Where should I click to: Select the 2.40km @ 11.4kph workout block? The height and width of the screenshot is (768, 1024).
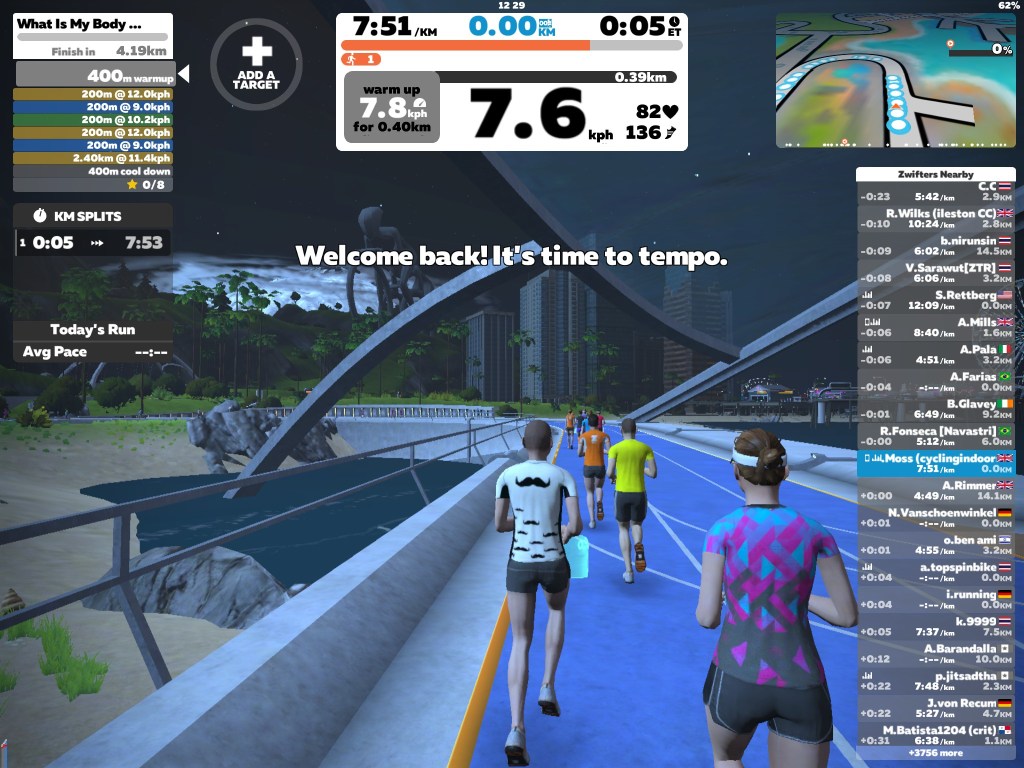[93, 158]
